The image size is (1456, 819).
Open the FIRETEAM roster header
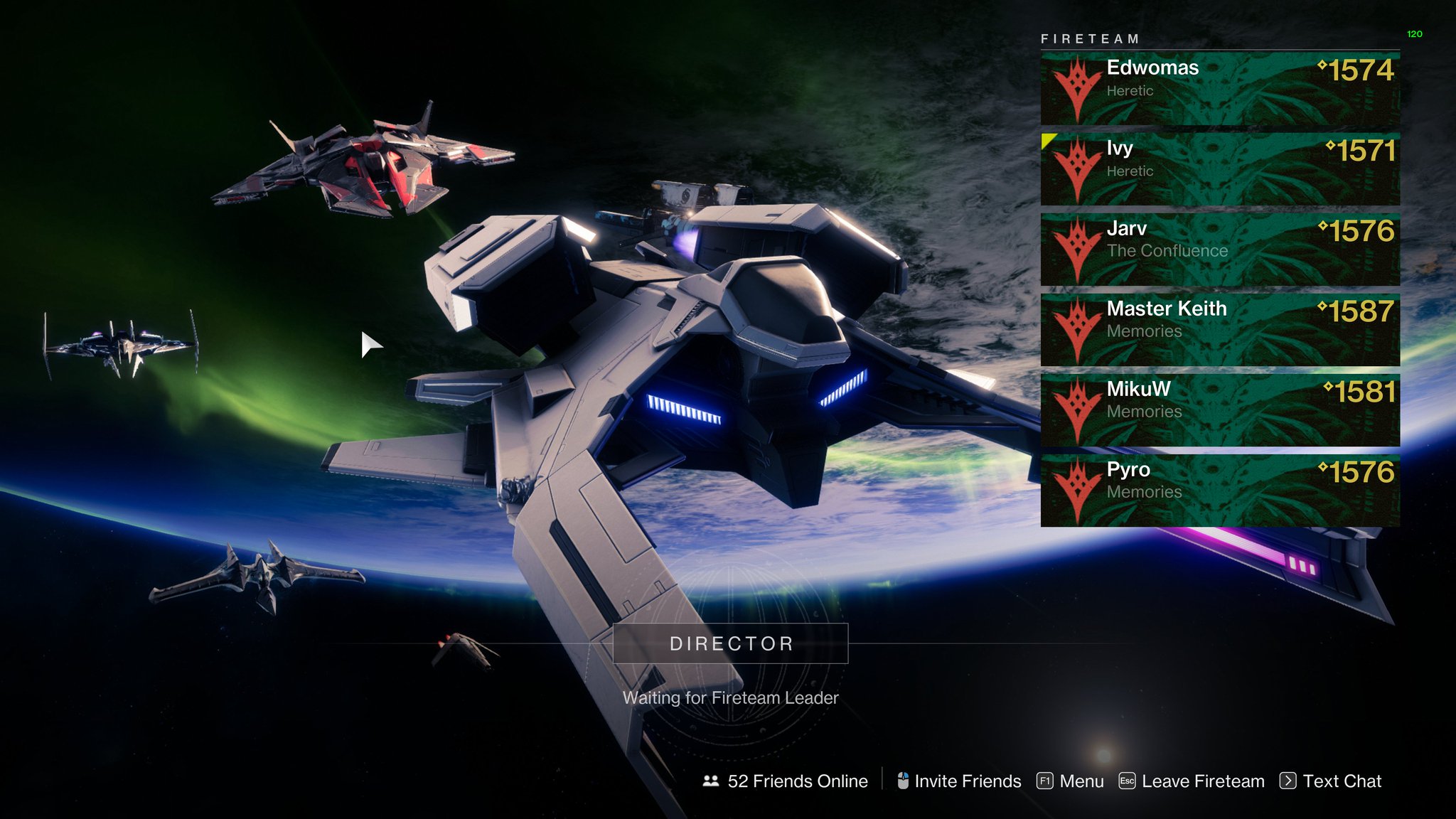tap(1091, 37)
